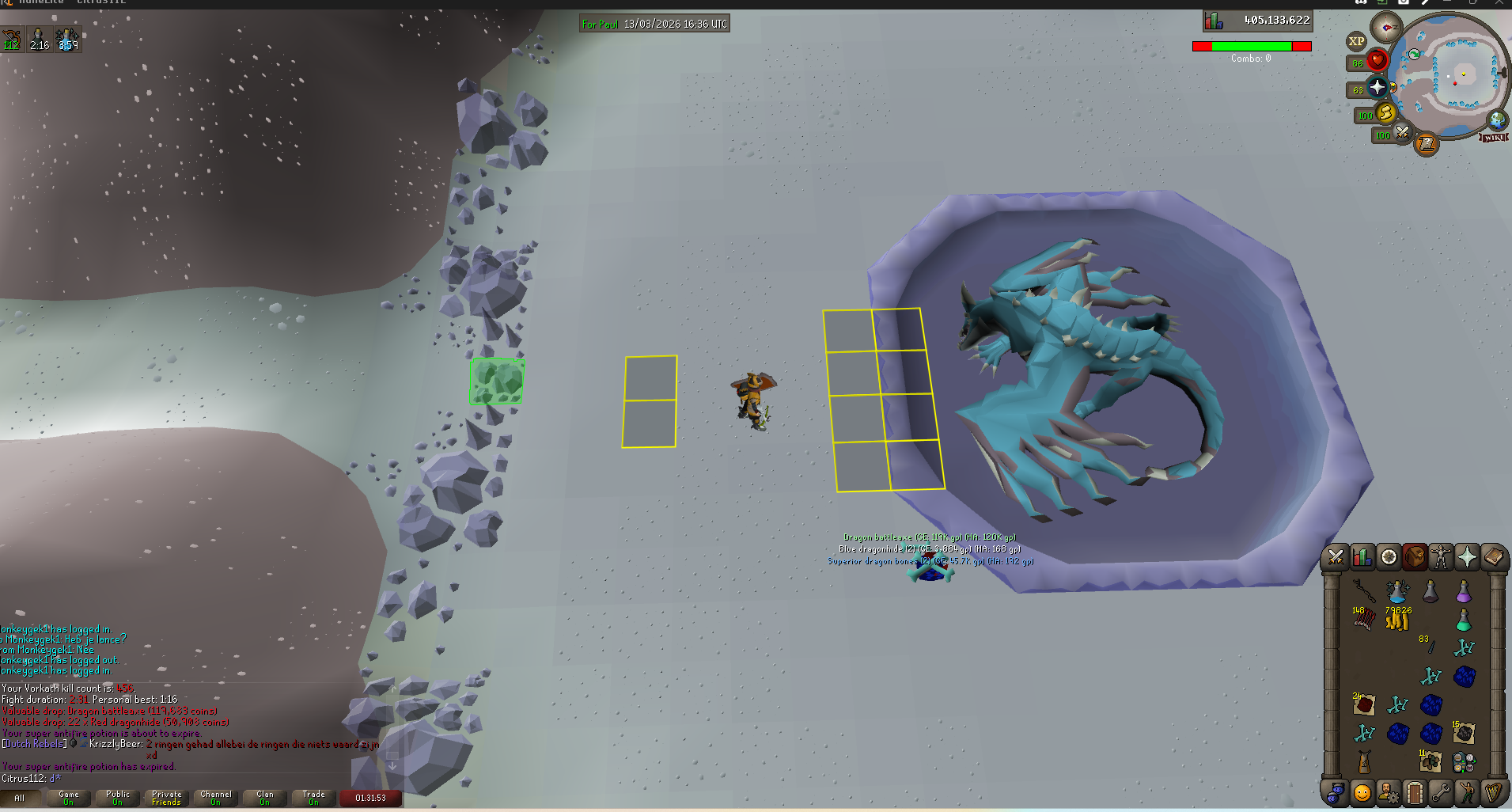Screen dimensions: 1512x812
Task: Open the Worn Equipment tab
Action: tap(1441, 557)
